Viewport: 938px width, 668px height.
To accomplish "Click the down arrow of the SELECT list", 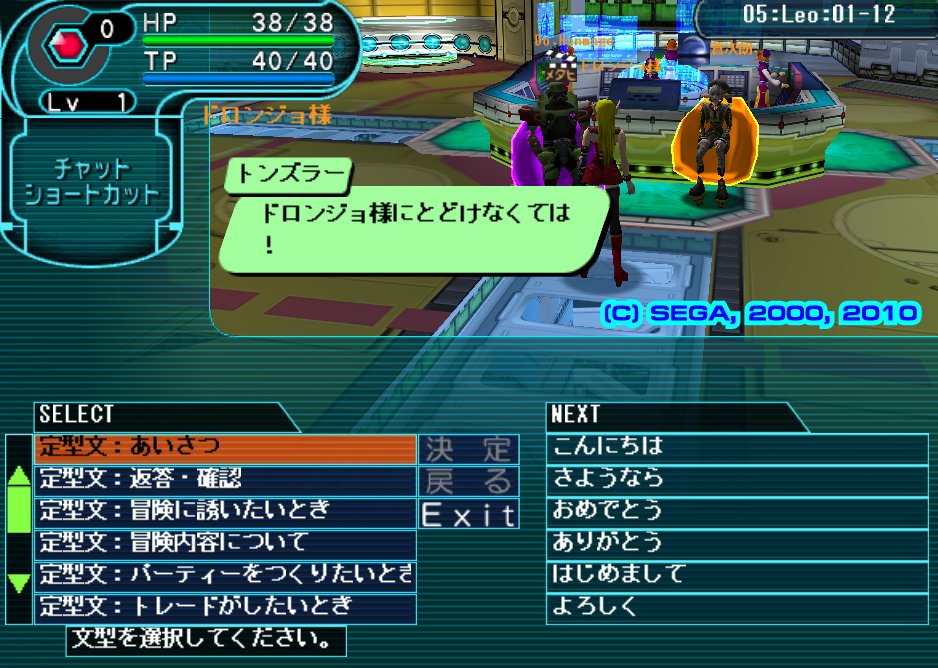I will (x=19, y=583).
